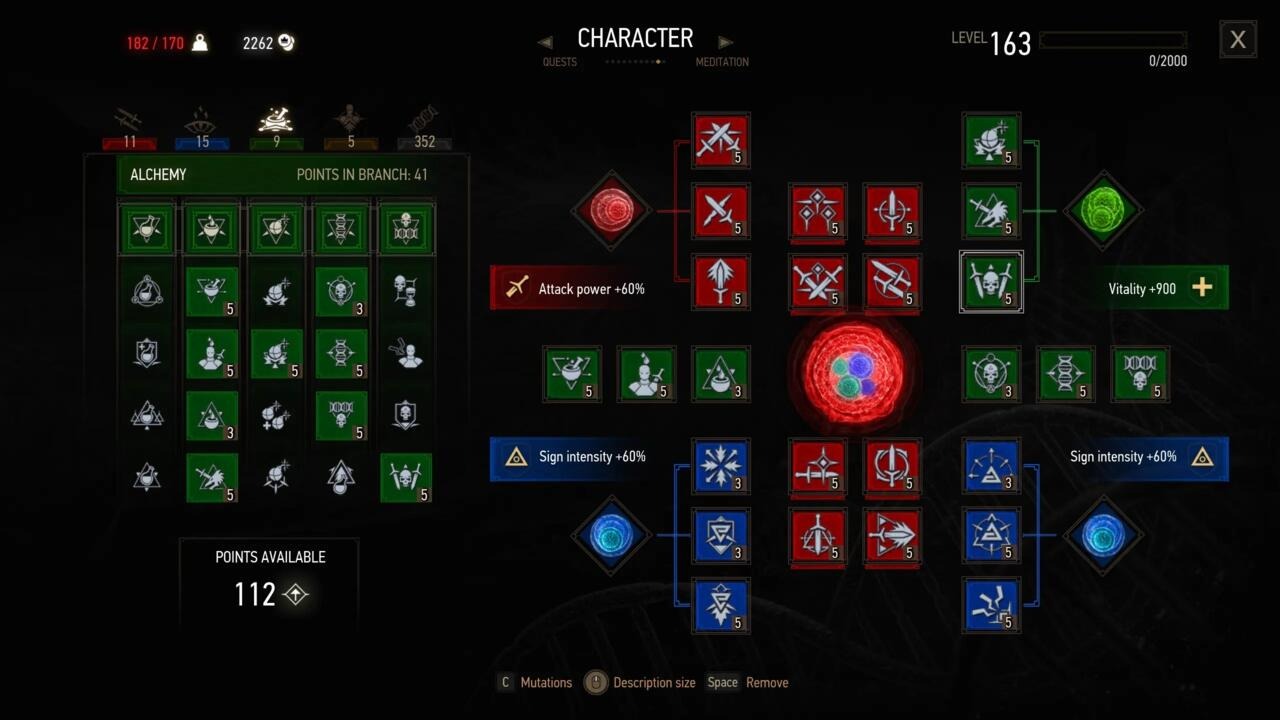Select the bomb-throwing skill in green branch

991,141
